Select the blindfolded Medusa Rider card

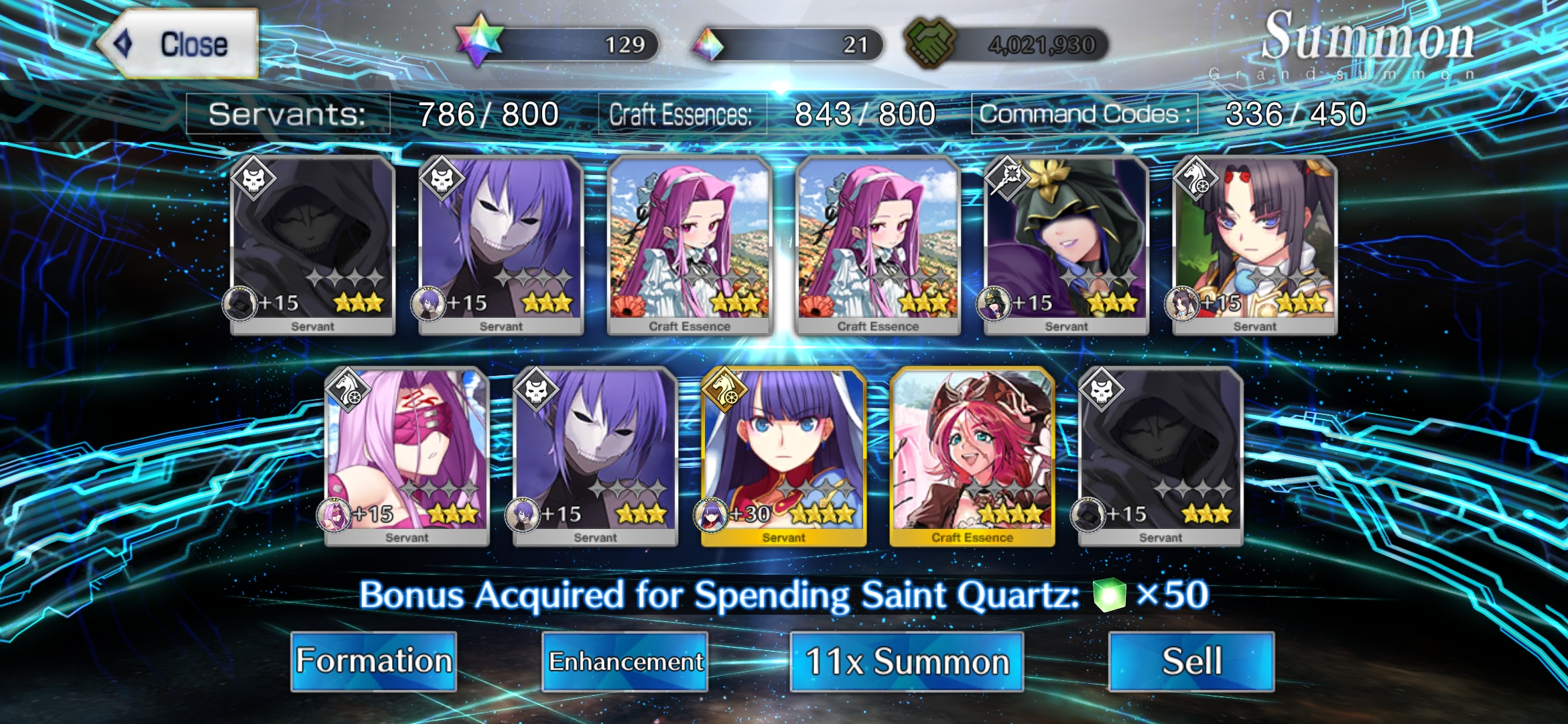tap(407, 456)
